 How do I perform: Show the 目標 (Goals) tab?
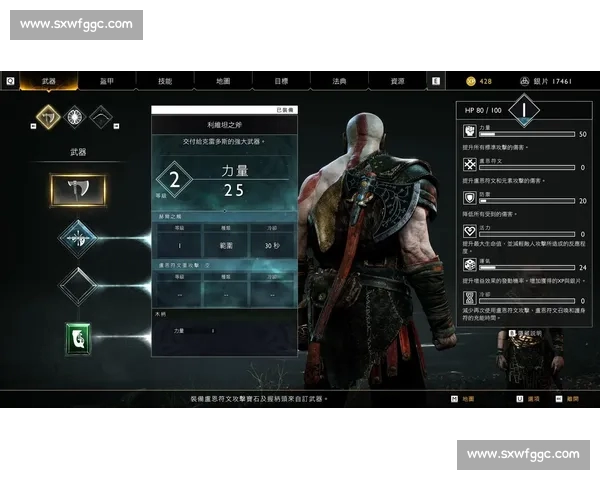pos(281,81)
